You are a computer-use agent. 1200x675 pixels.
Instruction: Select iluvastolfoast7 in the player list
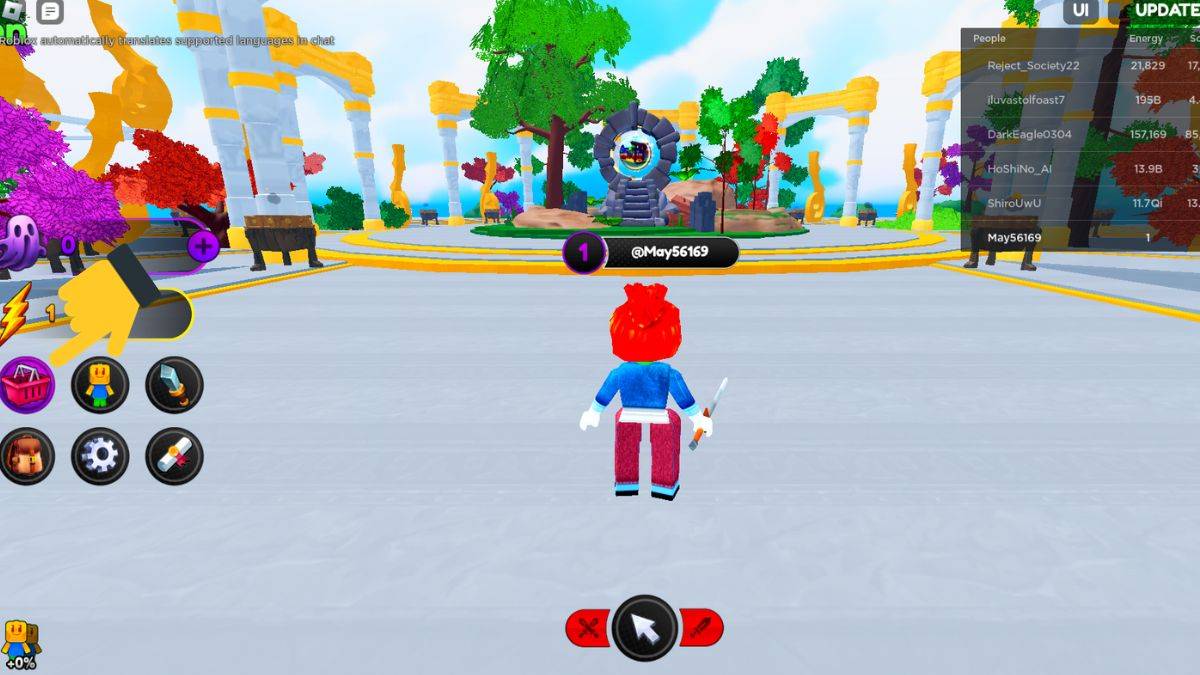(x=1026, y=100)
